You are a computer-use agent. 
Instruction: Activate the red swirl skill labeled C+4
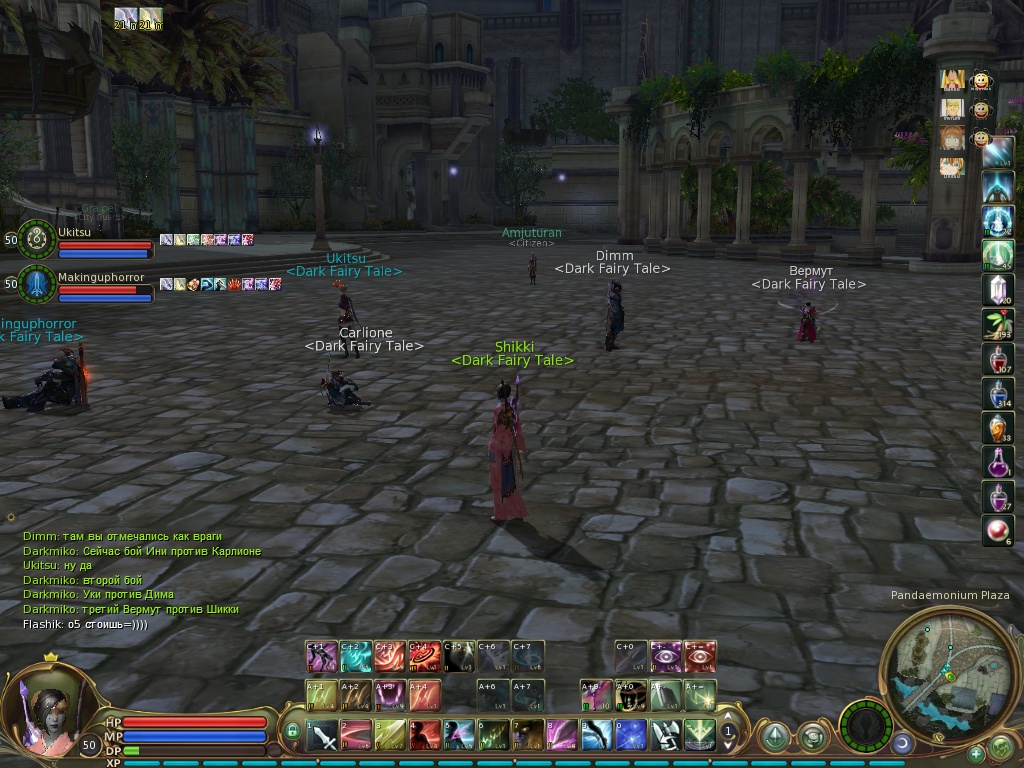pyautogui.click(x=424, y=656)
